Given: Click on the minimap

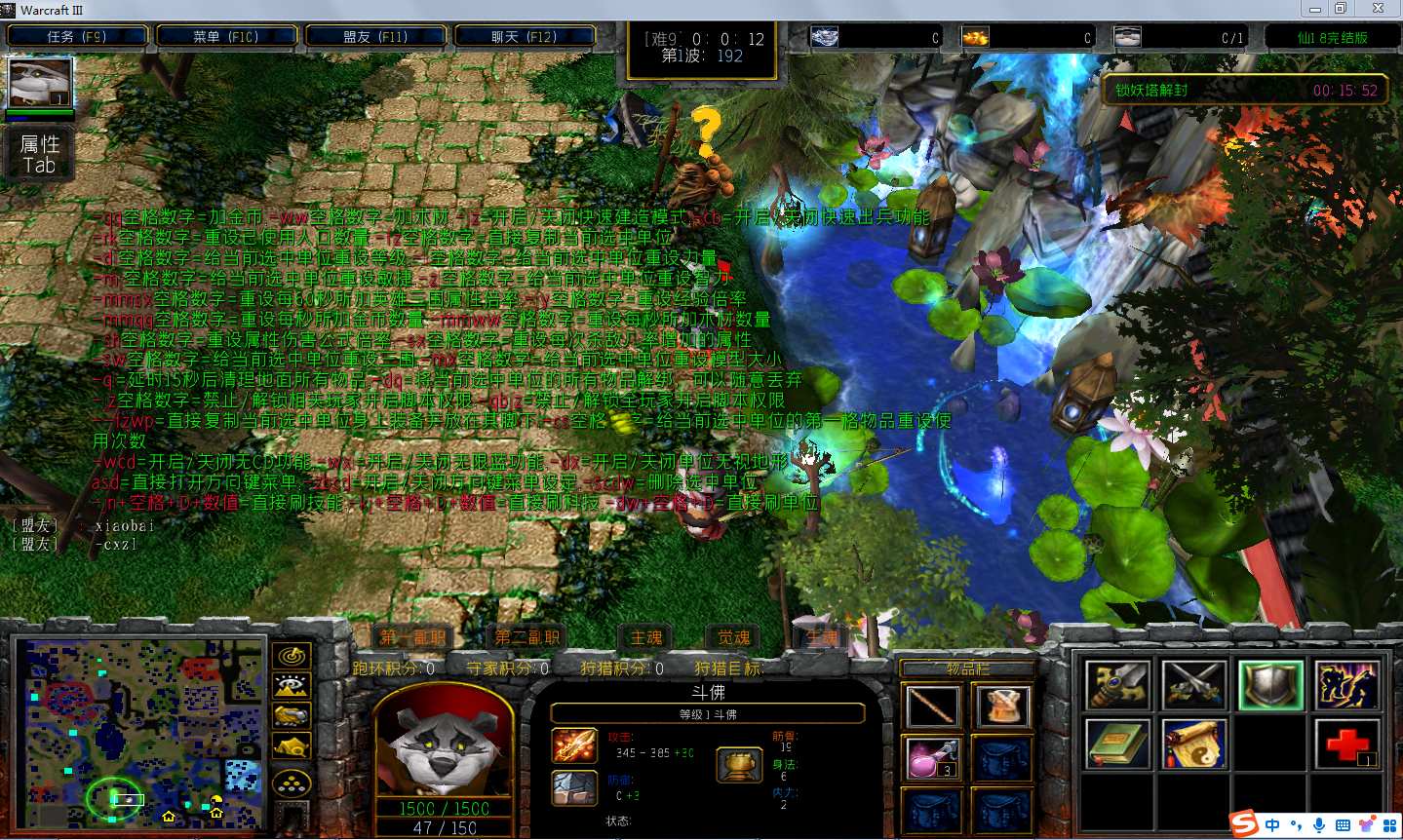Looking at the screenshot, I should (x=140, y=733).
